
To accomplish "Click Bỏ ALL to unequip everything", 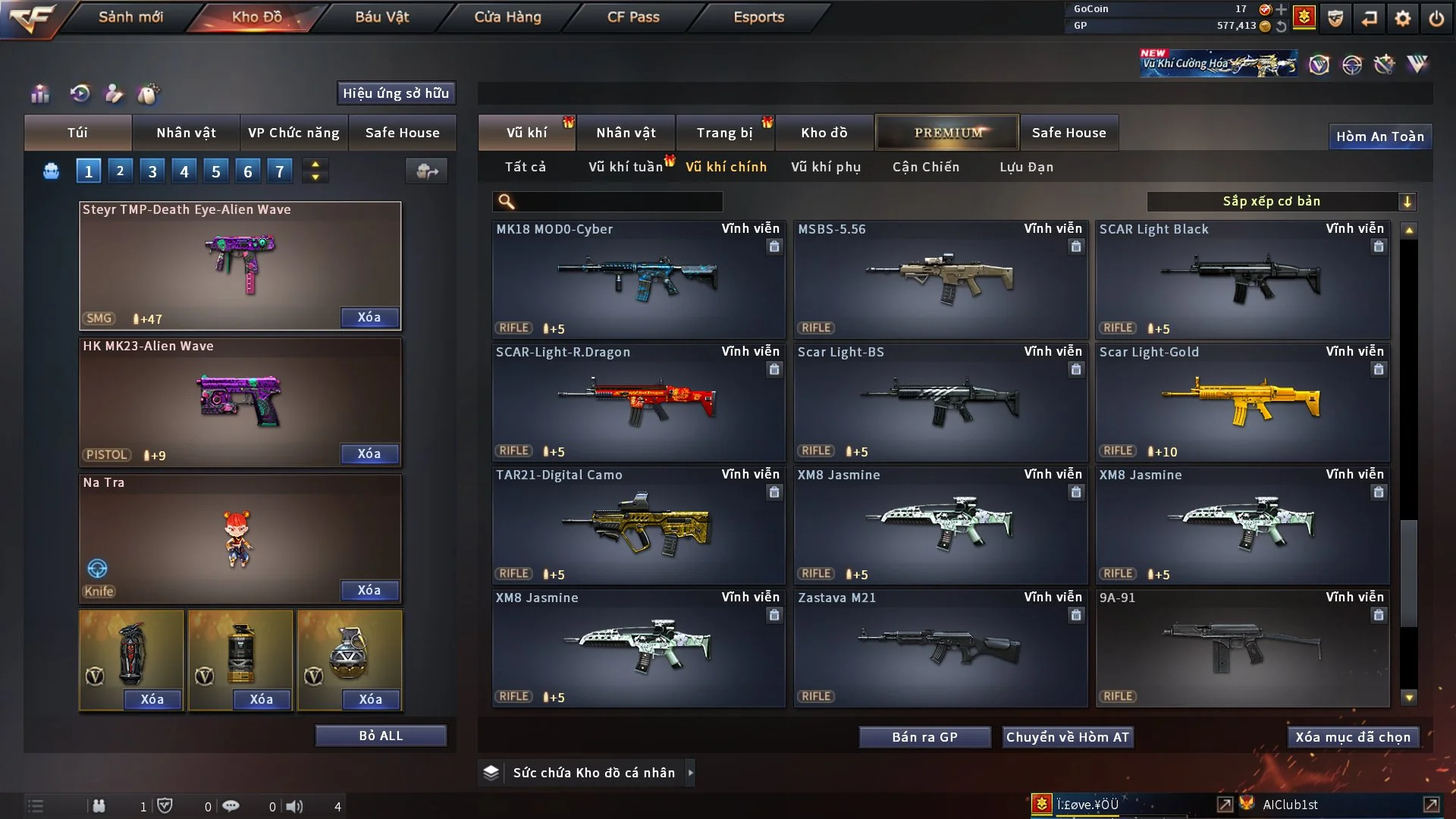I will (x=381, y=736).
